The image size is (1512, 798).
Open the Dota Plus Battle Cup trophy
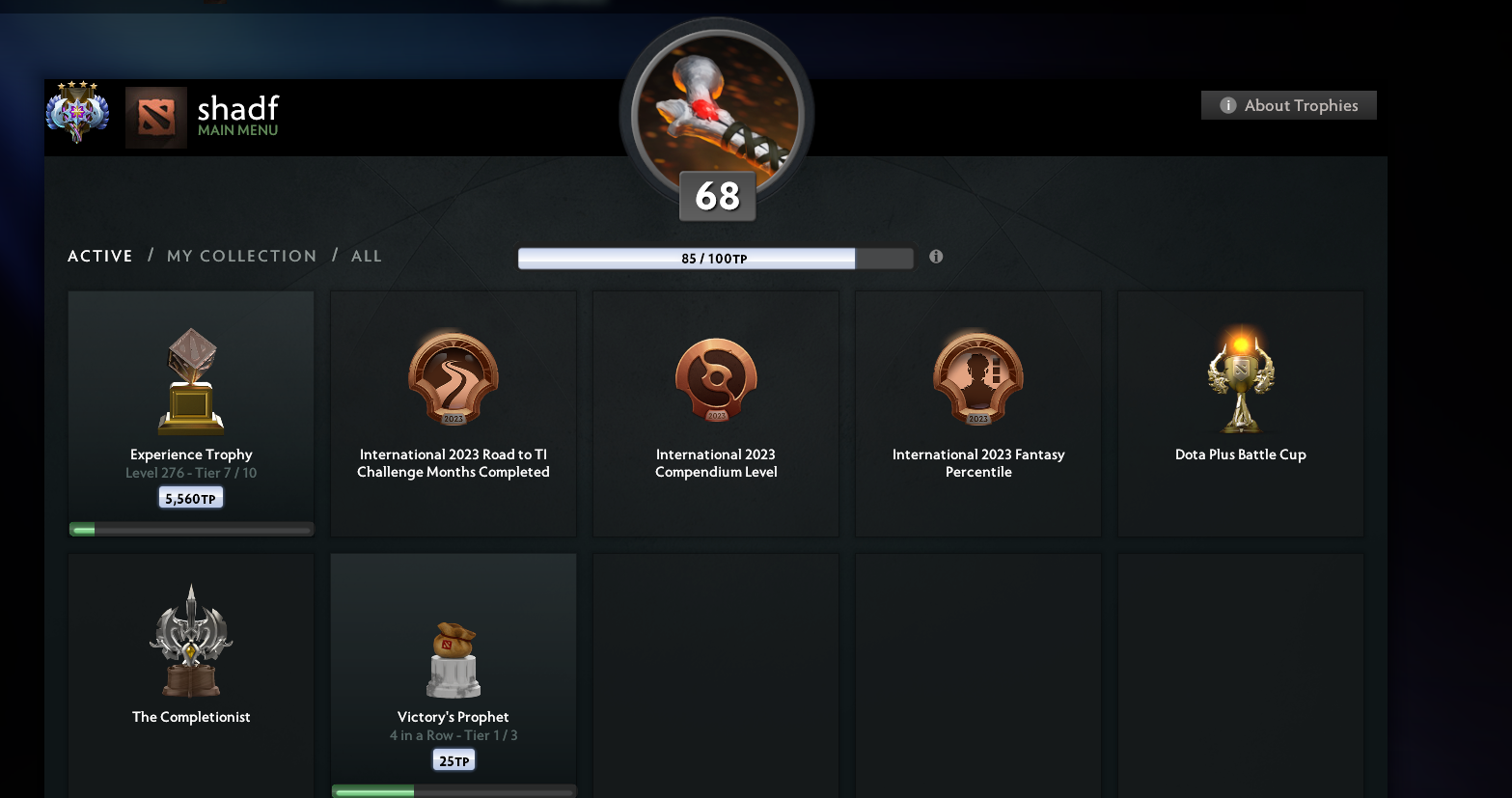(1240, 379)
